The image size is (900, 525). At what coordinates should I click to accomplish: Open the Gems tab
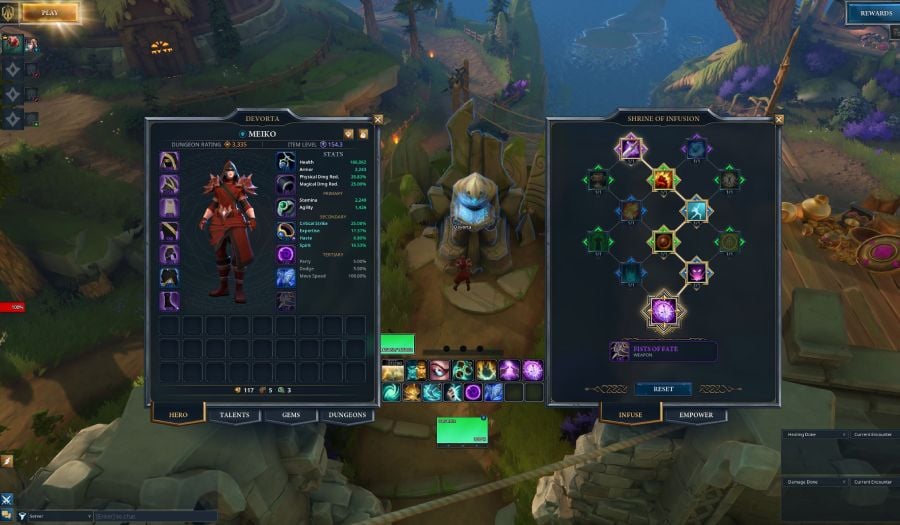pos(290,415)
